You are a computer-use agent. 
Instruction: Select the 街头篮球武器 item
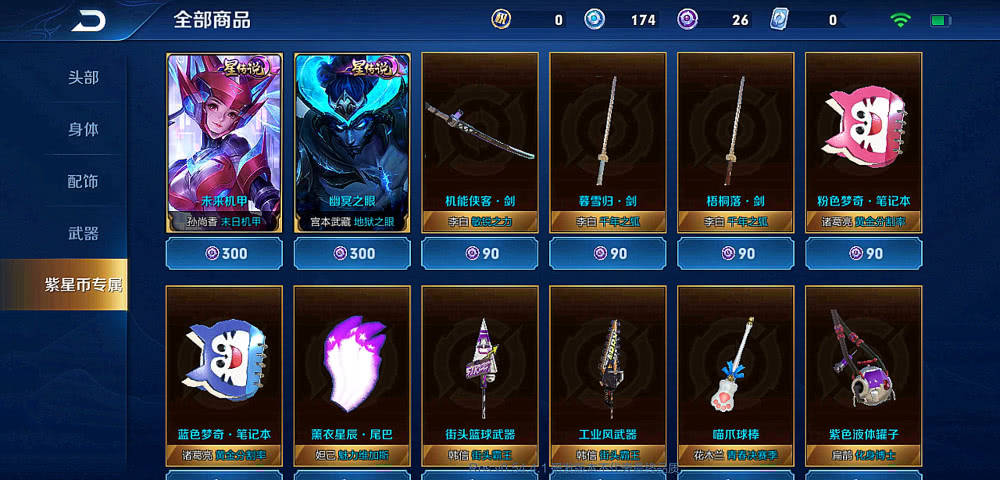coord(480,375)
